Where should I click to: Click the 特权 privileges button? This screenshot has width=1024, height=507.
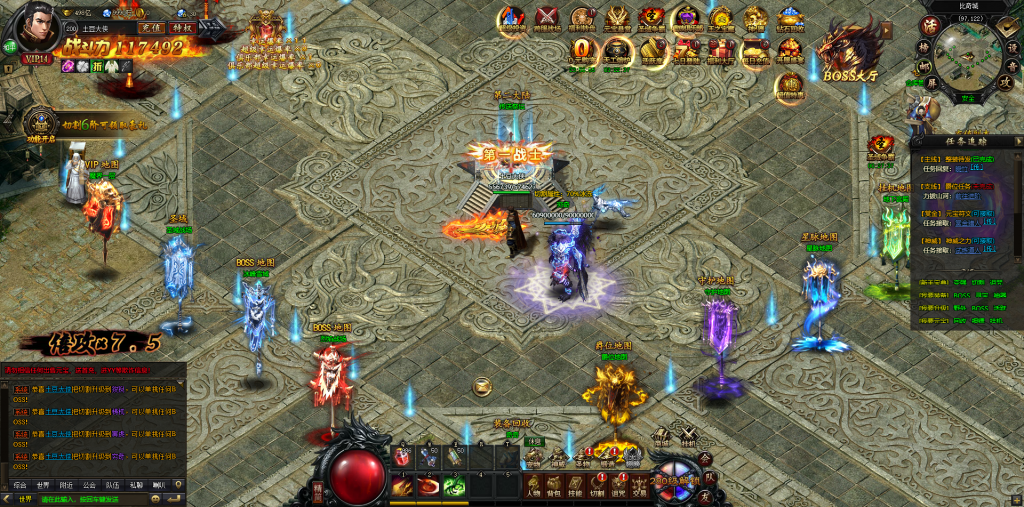pyautogui.click(x=182, y=28)
